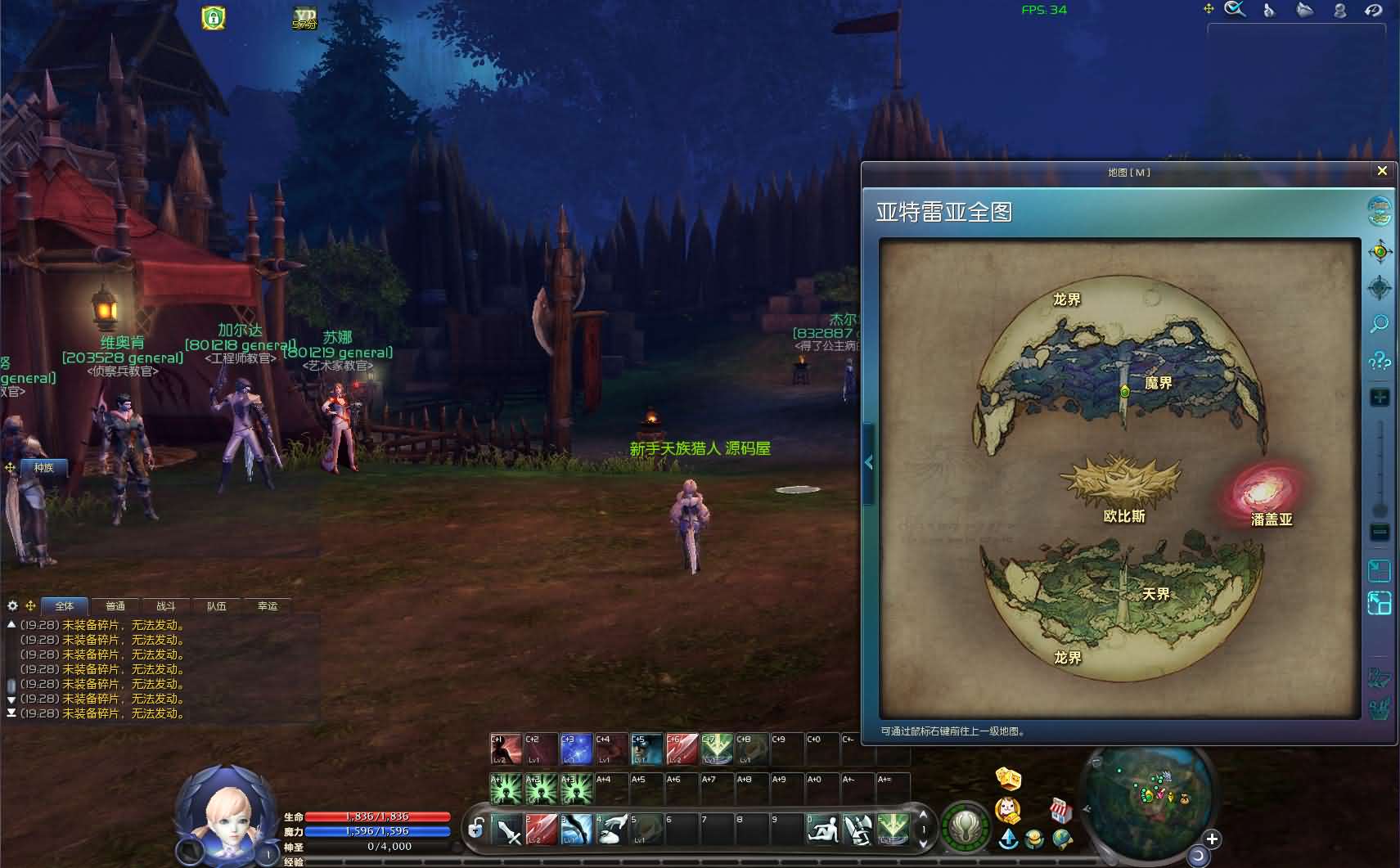Switch chat to the 队伍 tab
The height and width of the screenshot is (868, 1400).
217,606
